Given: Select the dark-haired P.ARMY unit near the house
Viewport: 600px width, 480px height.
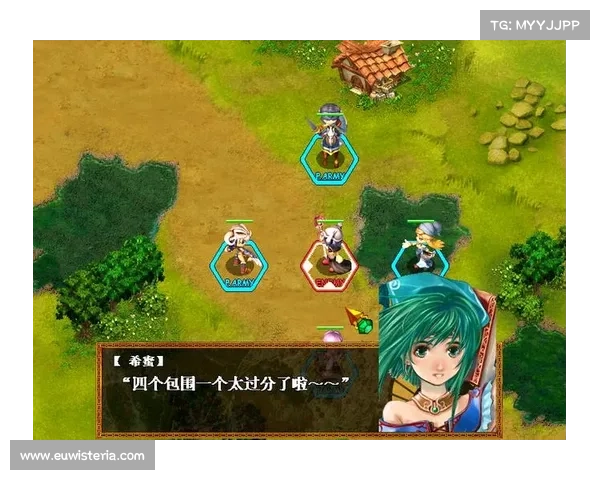Looking at the screenshot, I should click(x=330, y=140).
